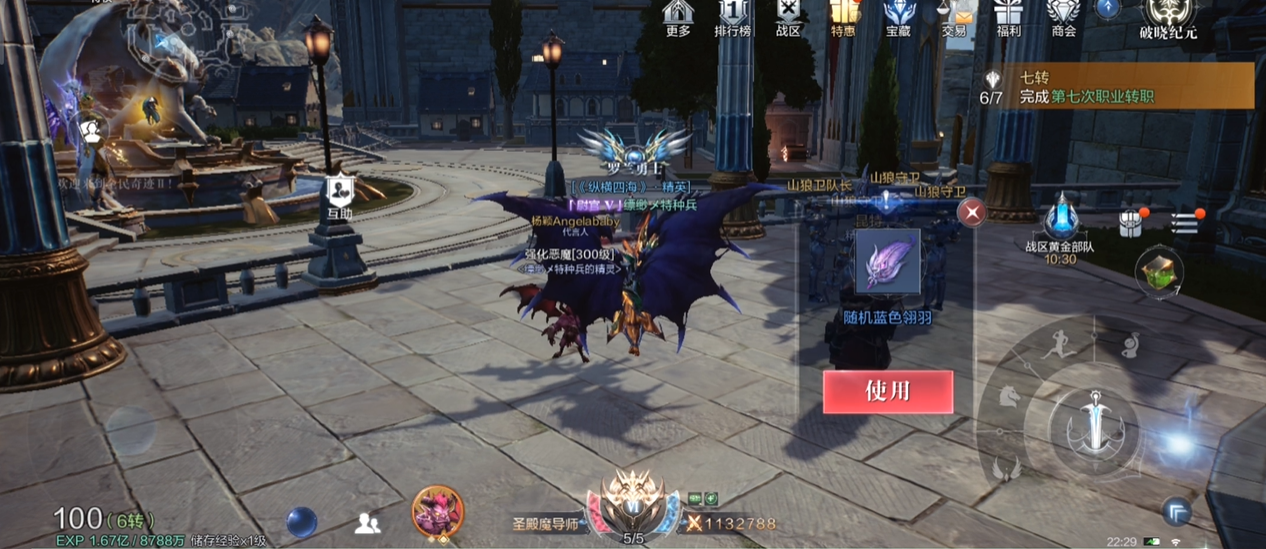
Task: Open the 破晓纪元 event
Action: click(x=1170, y=18)
